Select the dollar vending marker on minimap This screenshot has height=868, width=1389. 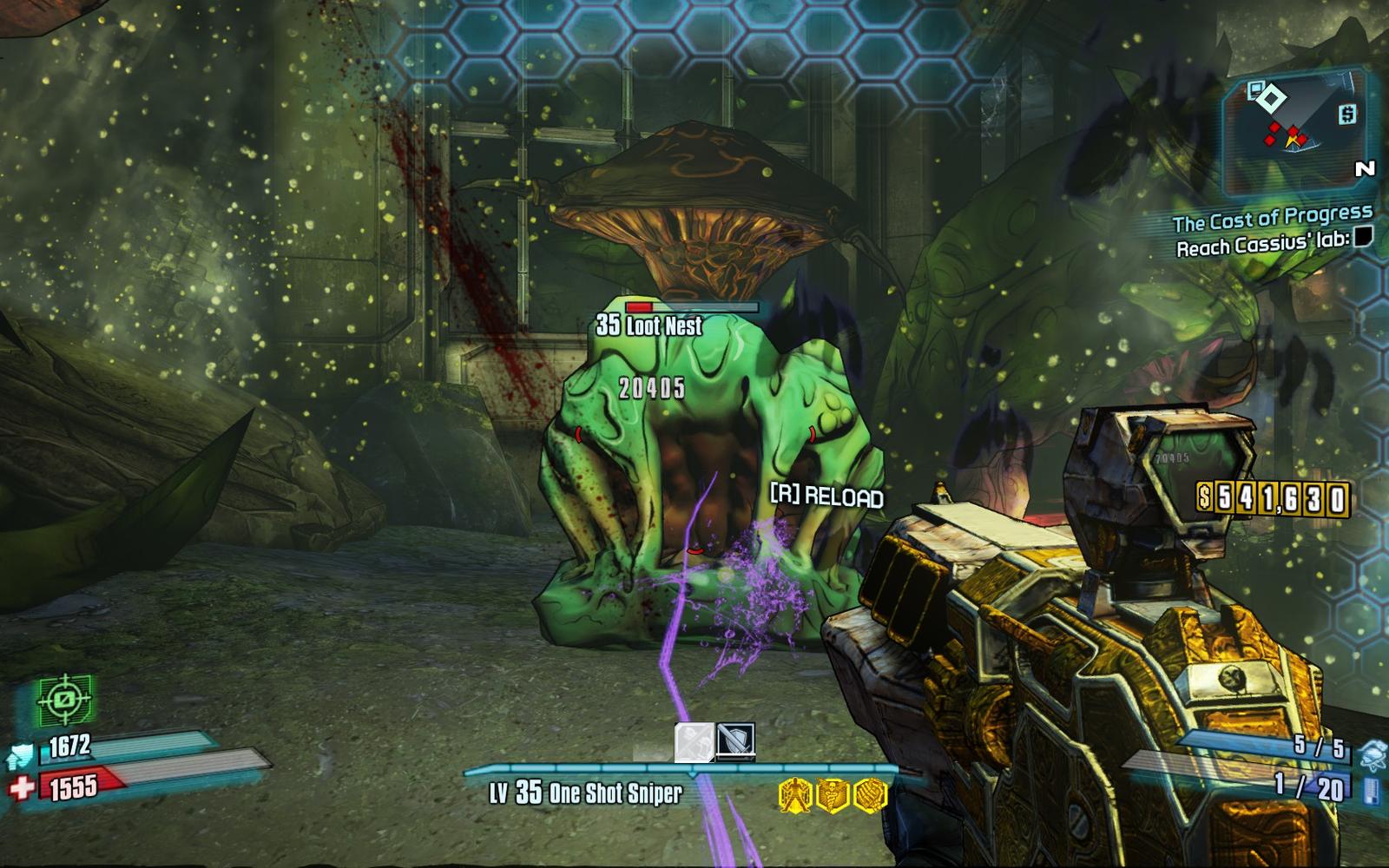click(x=1347, y=114)
